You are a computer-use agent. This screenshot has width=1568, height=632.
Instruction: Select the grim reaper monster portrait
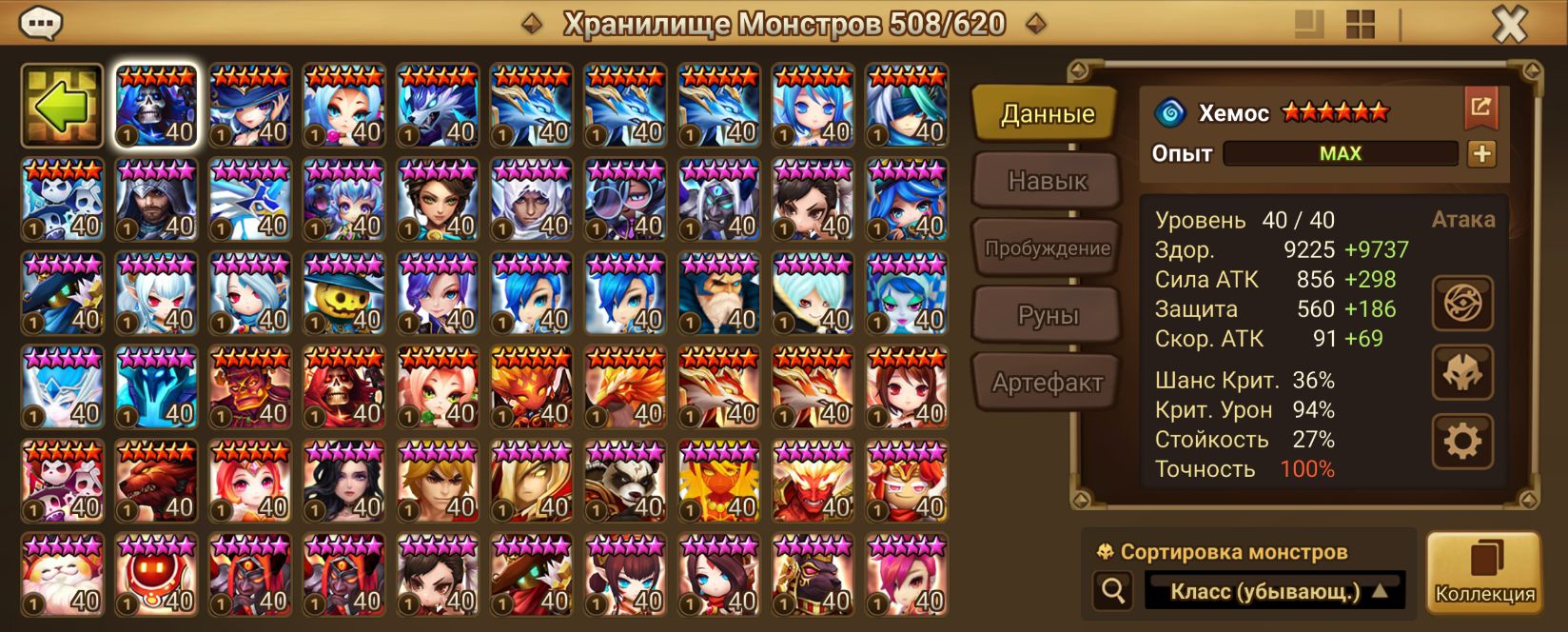tap(156, 105)
